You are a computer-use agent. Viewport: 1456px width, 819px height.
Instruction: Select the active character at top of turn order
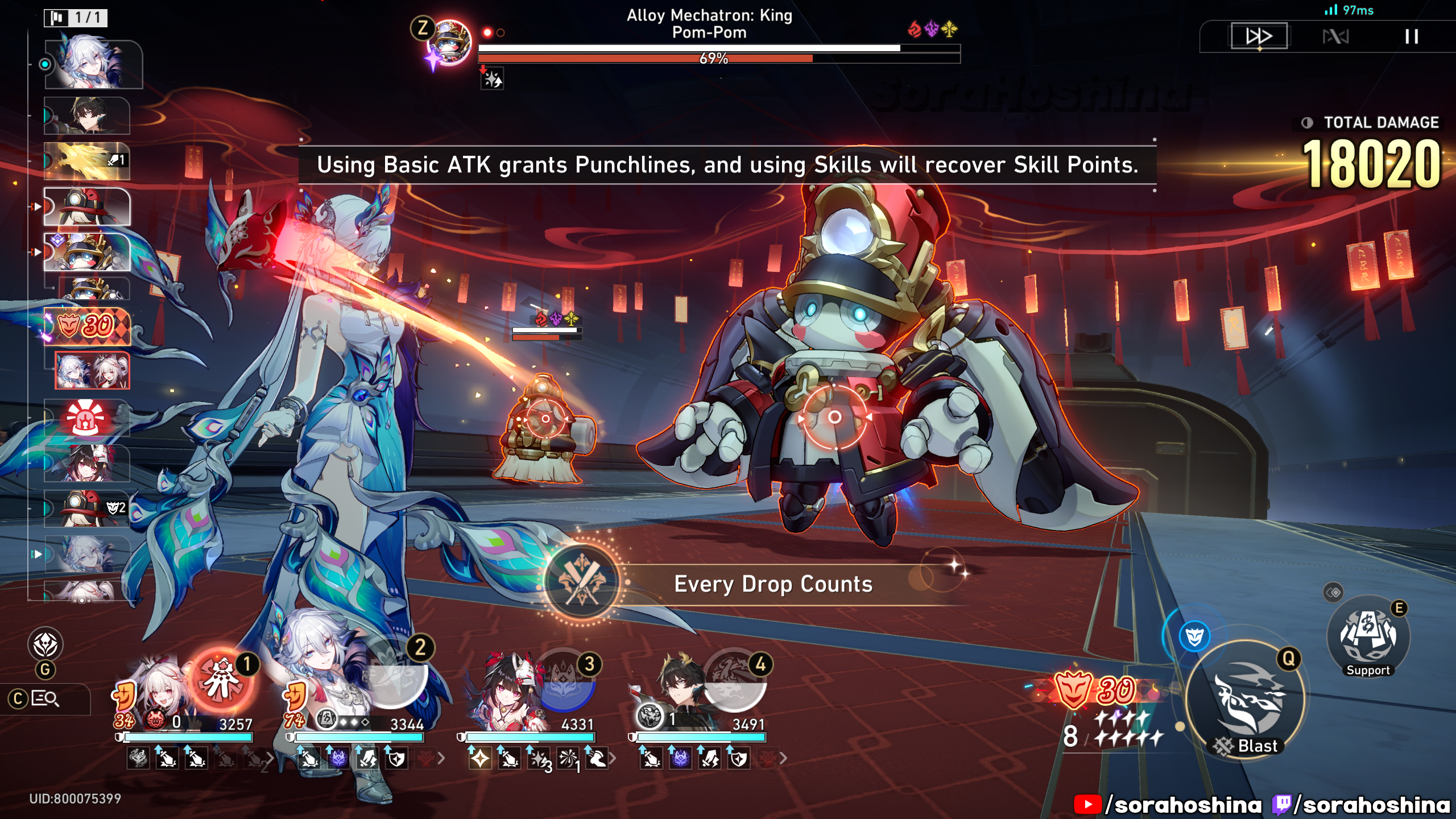coord(93,64)
